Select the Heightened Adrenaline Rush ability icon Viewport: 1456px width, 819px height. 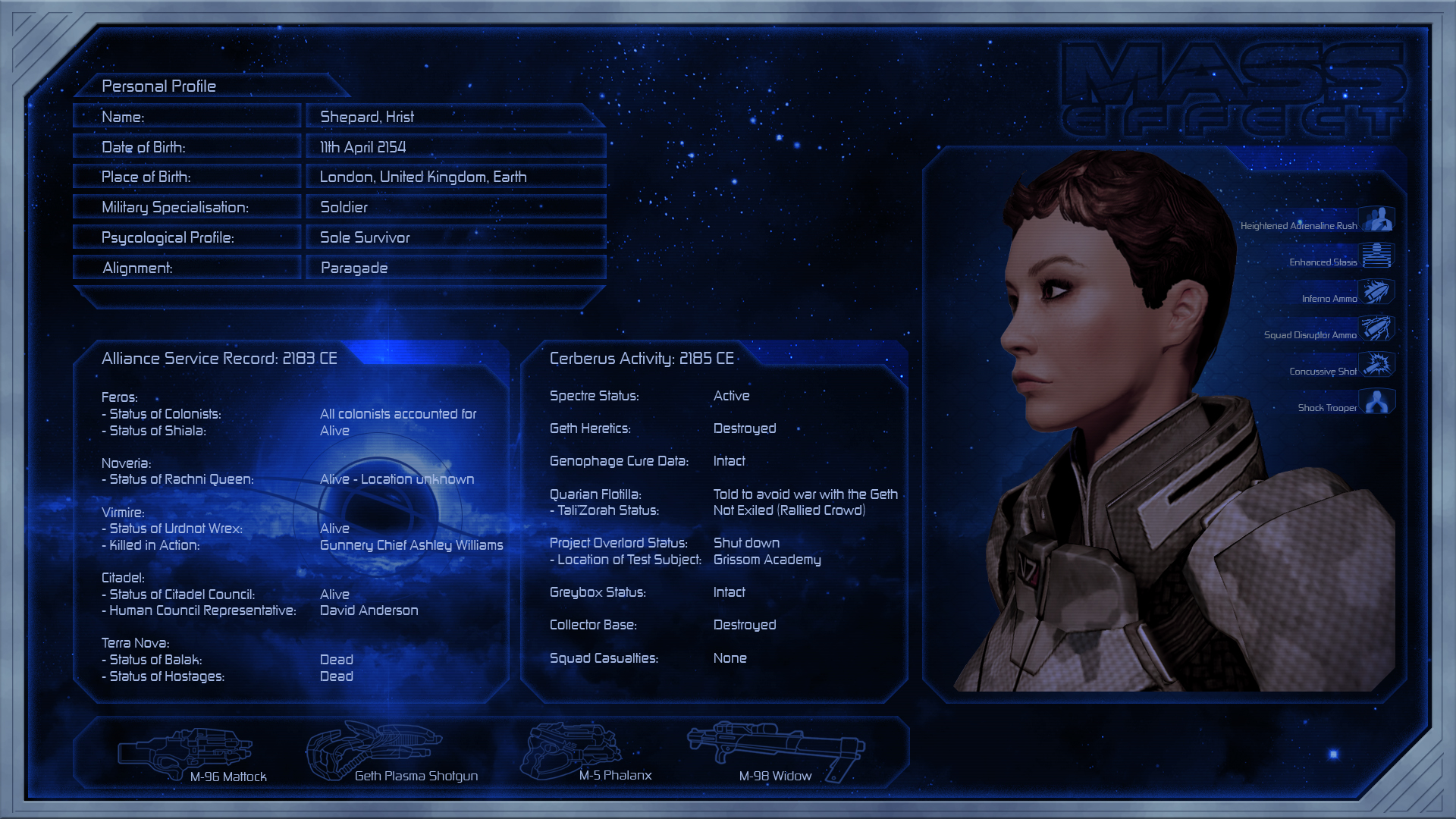click(x=1376, y=220)
